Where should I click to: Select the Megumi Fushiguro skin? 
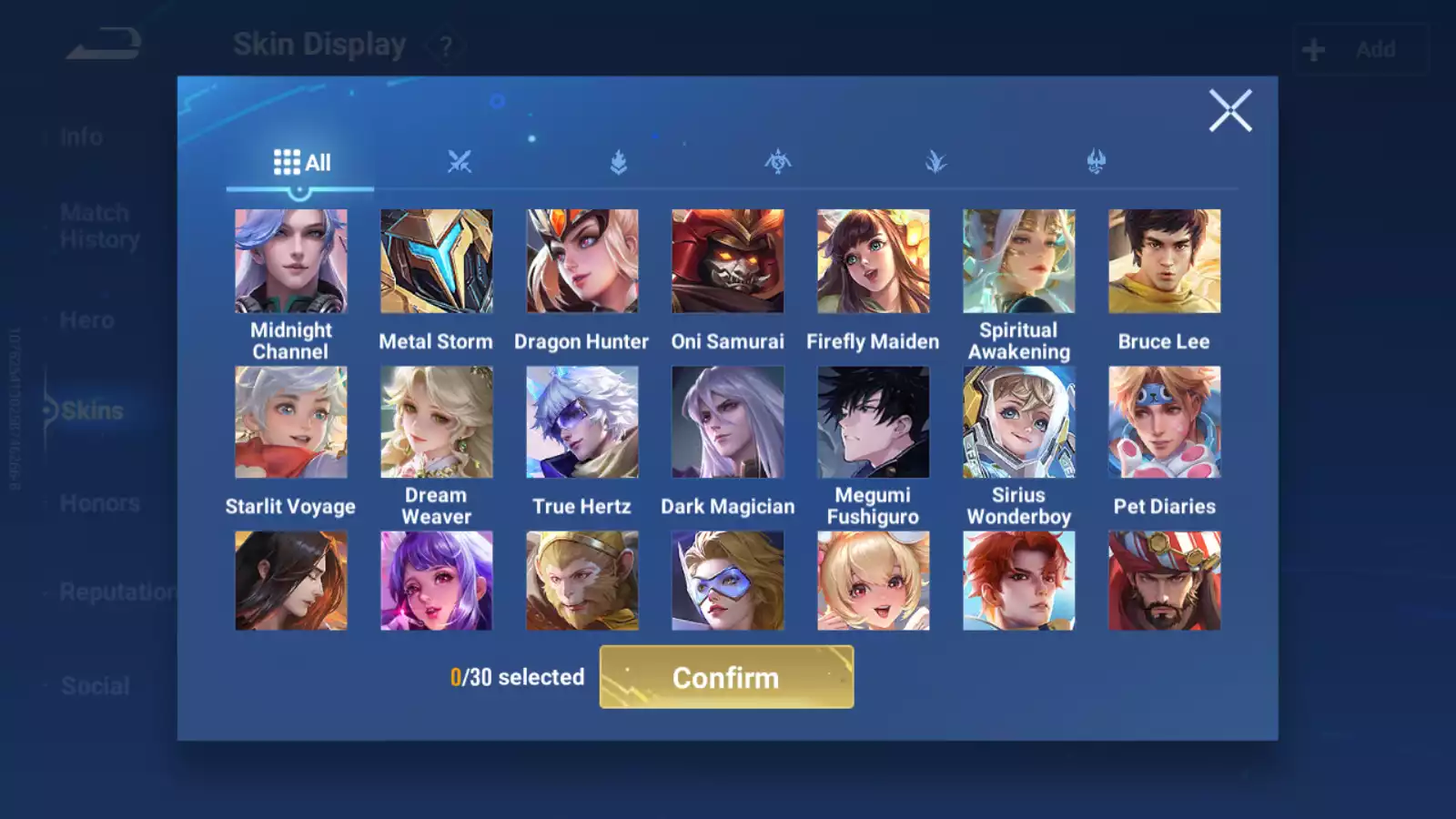pyautogui.click(x=874, y=422)
